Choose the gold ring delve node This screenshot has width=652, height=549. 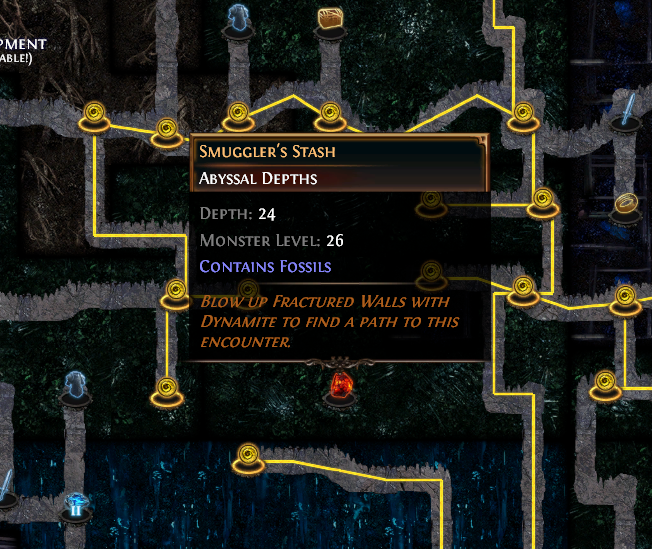(x=626, y=205)
